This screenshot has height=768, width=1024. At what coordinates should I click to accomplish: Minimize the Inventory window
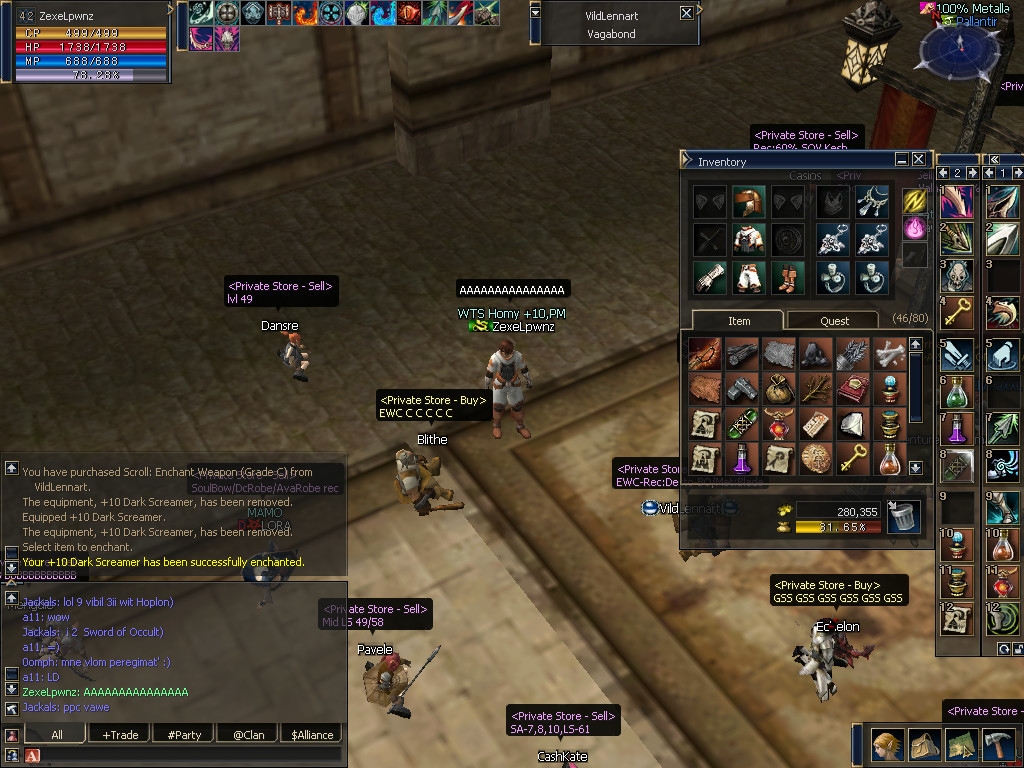tap(902, 160)
